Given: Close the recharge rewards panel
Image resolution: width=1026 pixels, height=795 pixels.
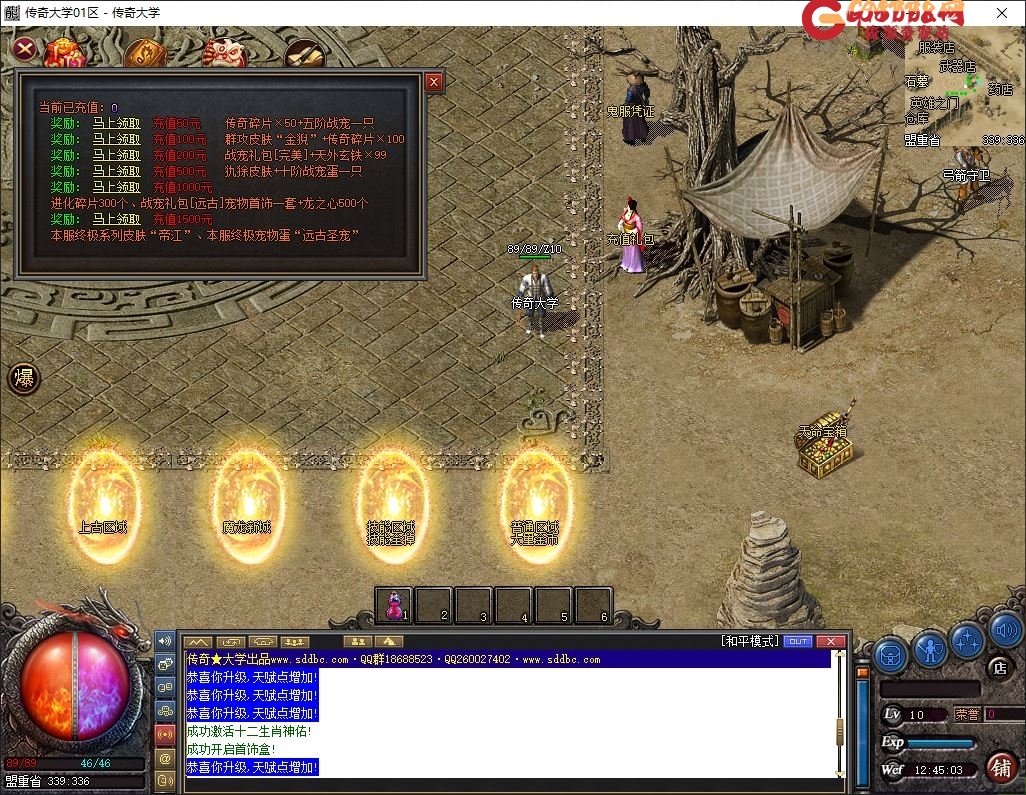Looking at the screenshot, I should (433, 82).
